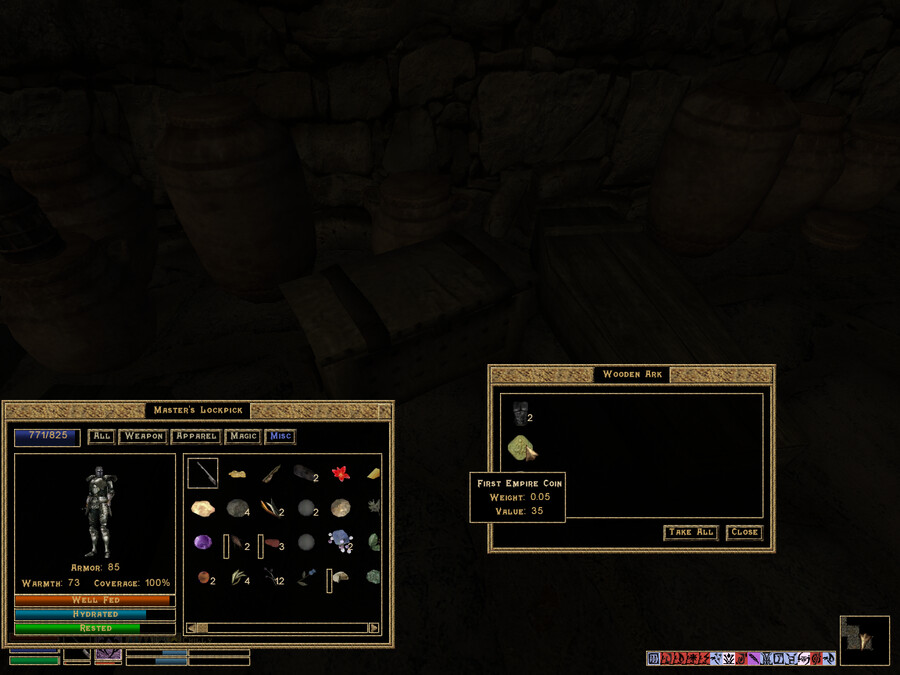Close the Wooden Ark container
The image size is (900, 675).
(744, 533)
